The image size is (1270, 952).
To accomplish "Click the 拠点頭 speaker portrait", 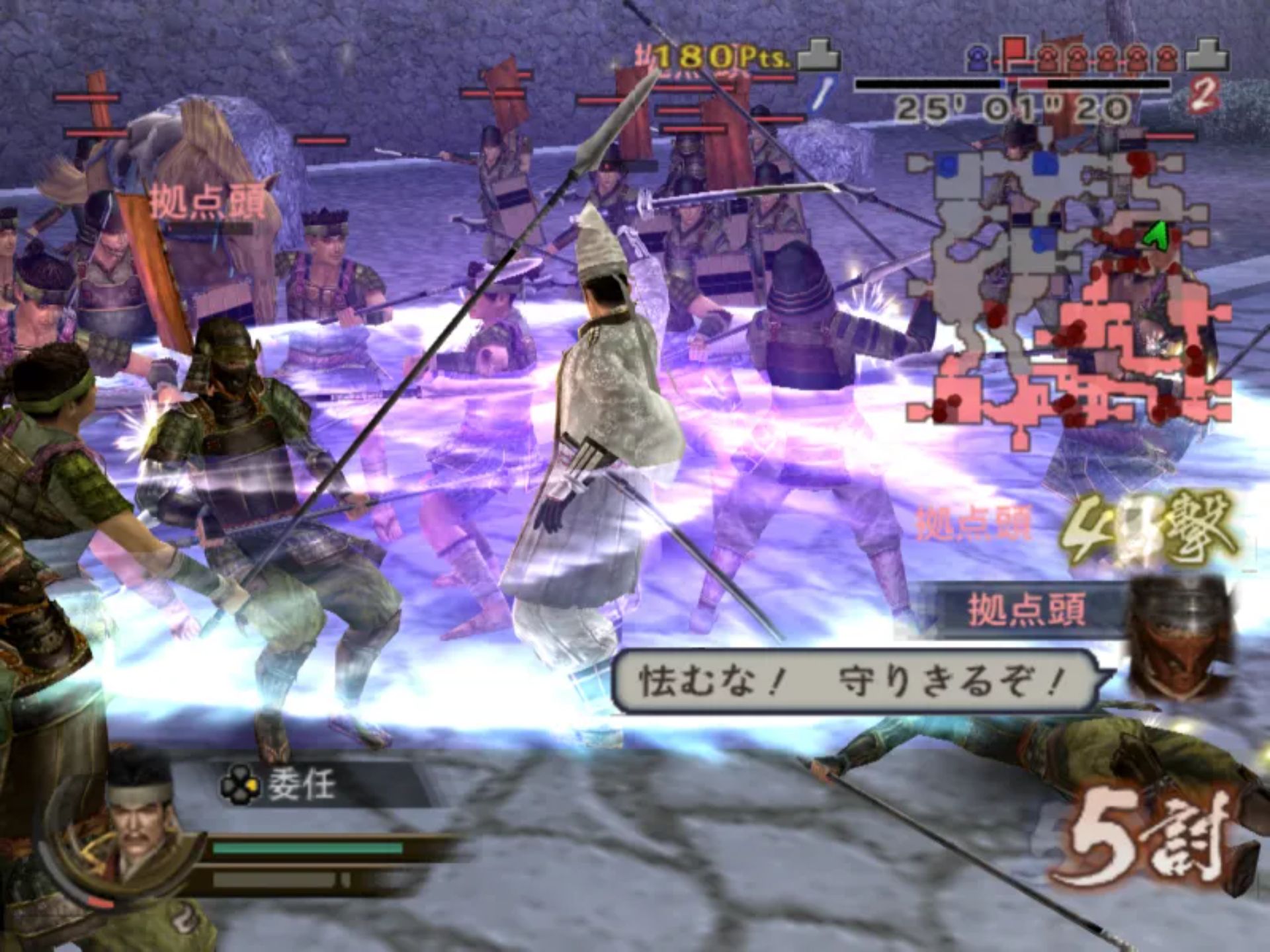I will pyautogui.click(x=1182, y=638).
